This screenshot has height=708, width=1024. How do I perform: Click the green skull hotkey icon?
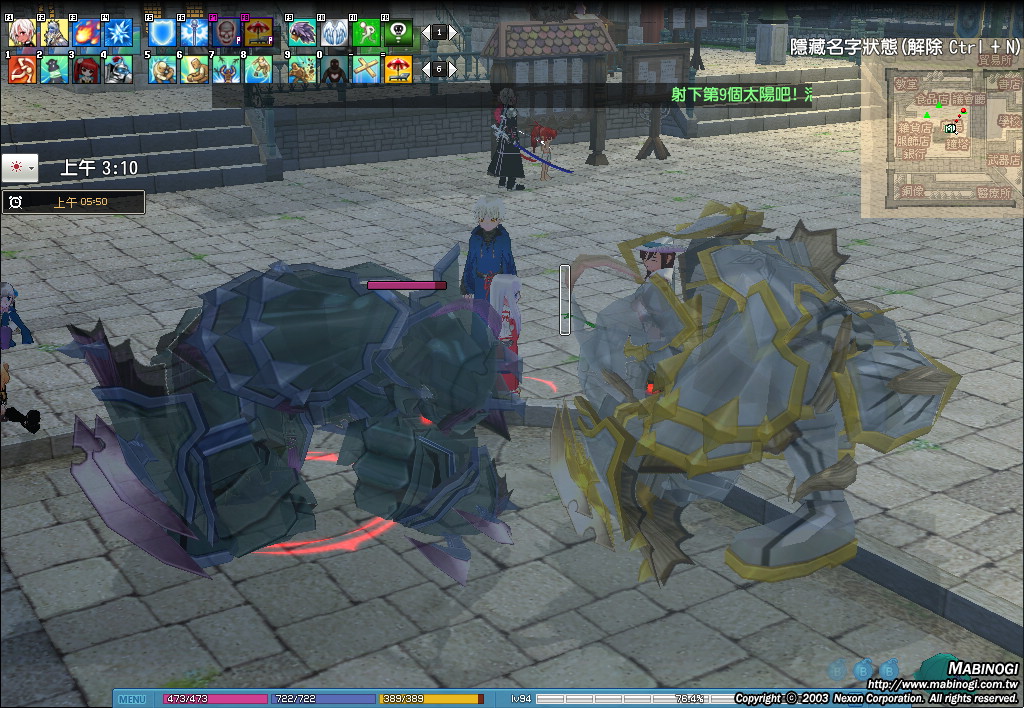[399, 33]
